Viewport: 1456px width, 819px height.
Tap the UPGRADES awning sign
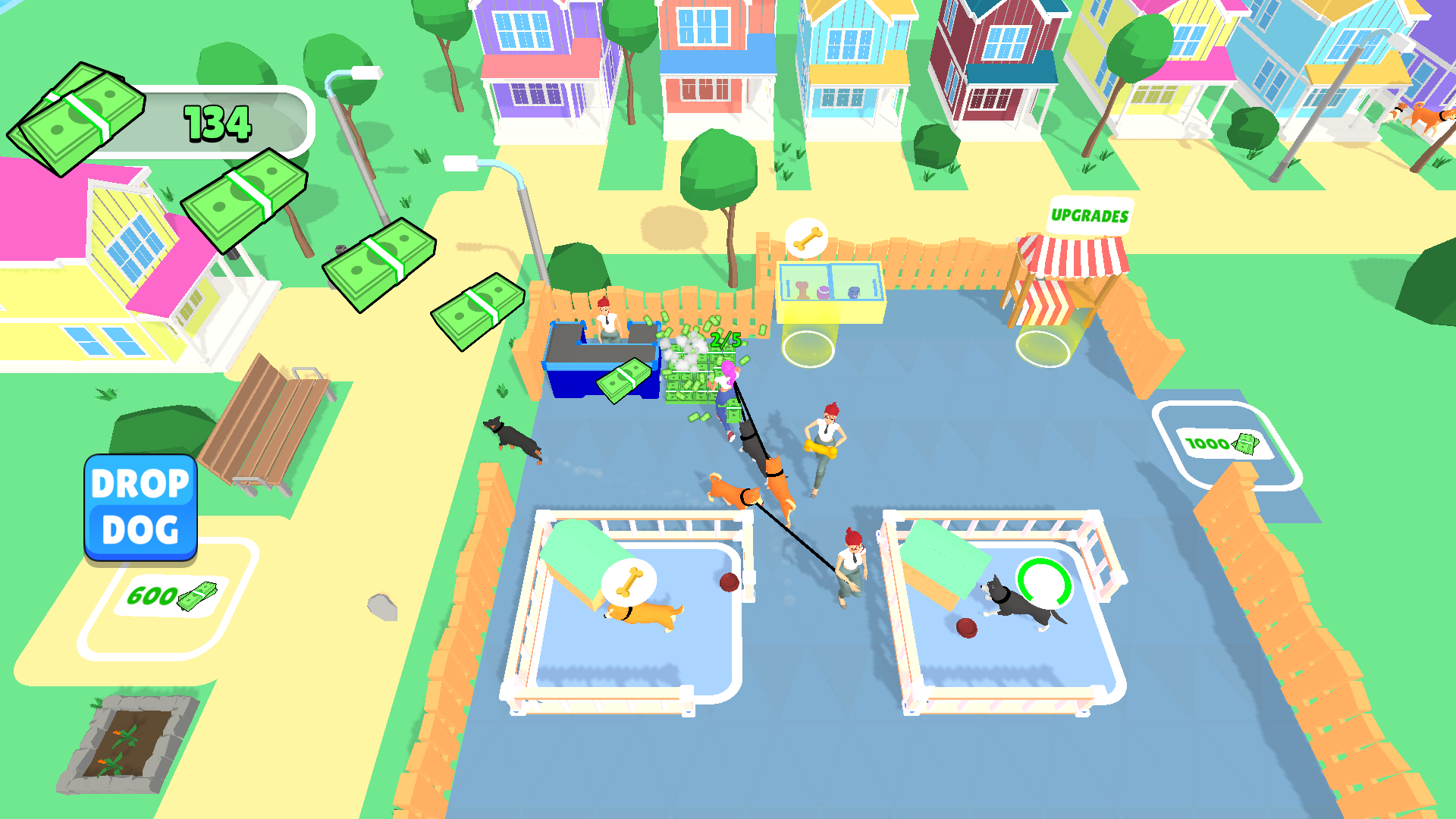tap(1090, 215)
